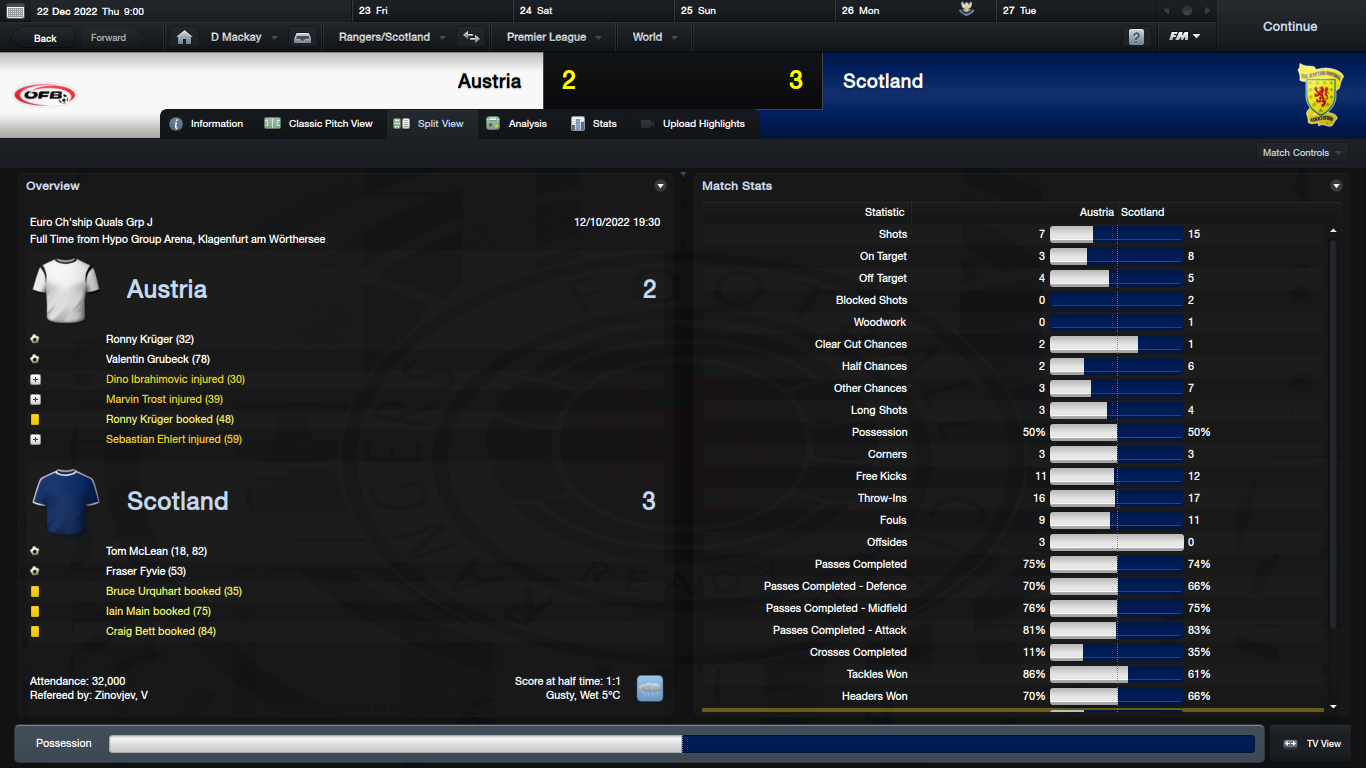
Task: Open the Match Controls dropdown
Action: pos(1302,153)
